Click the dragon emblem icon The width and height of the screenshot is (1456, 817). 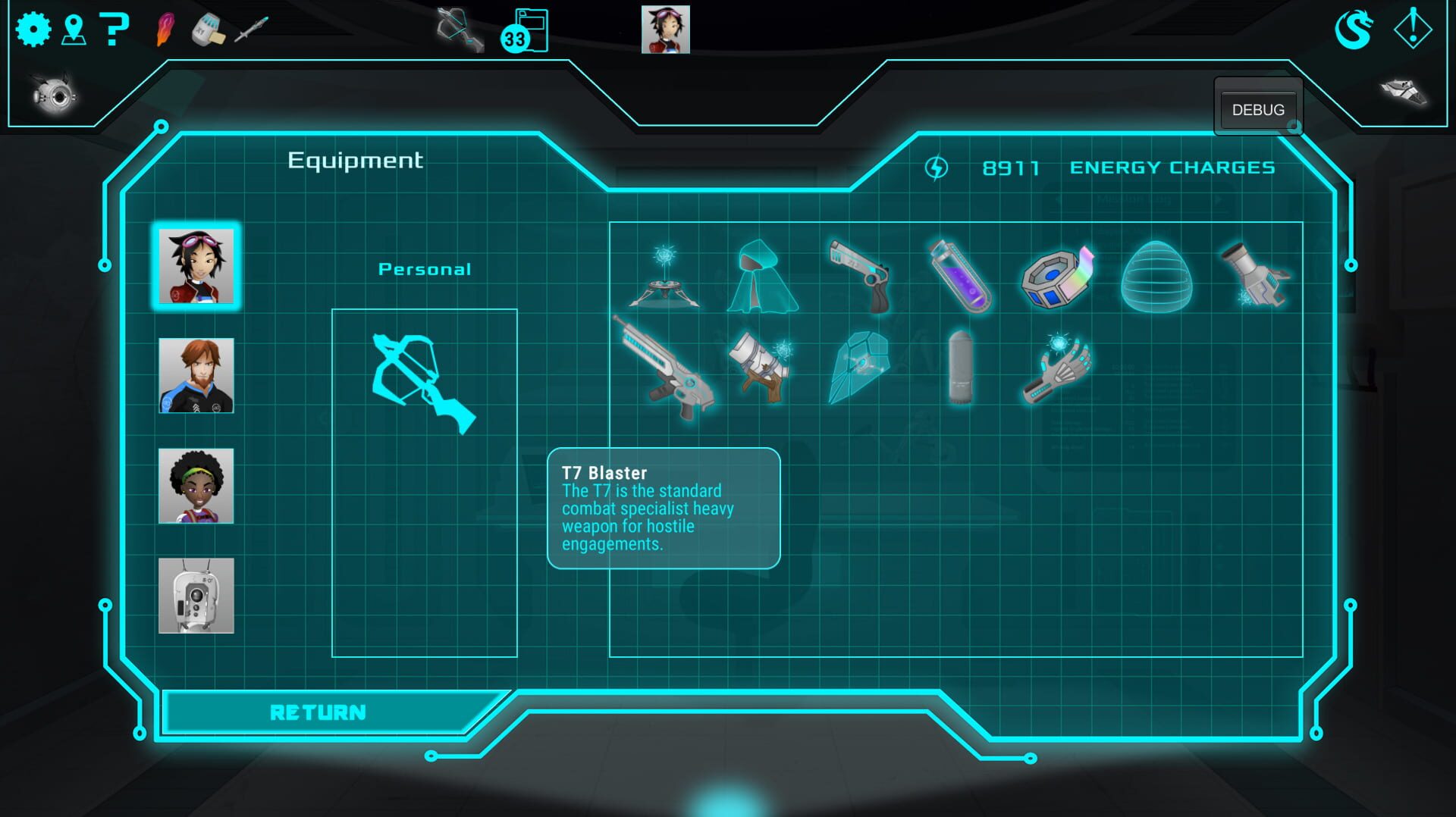(x=1354, y=30)
